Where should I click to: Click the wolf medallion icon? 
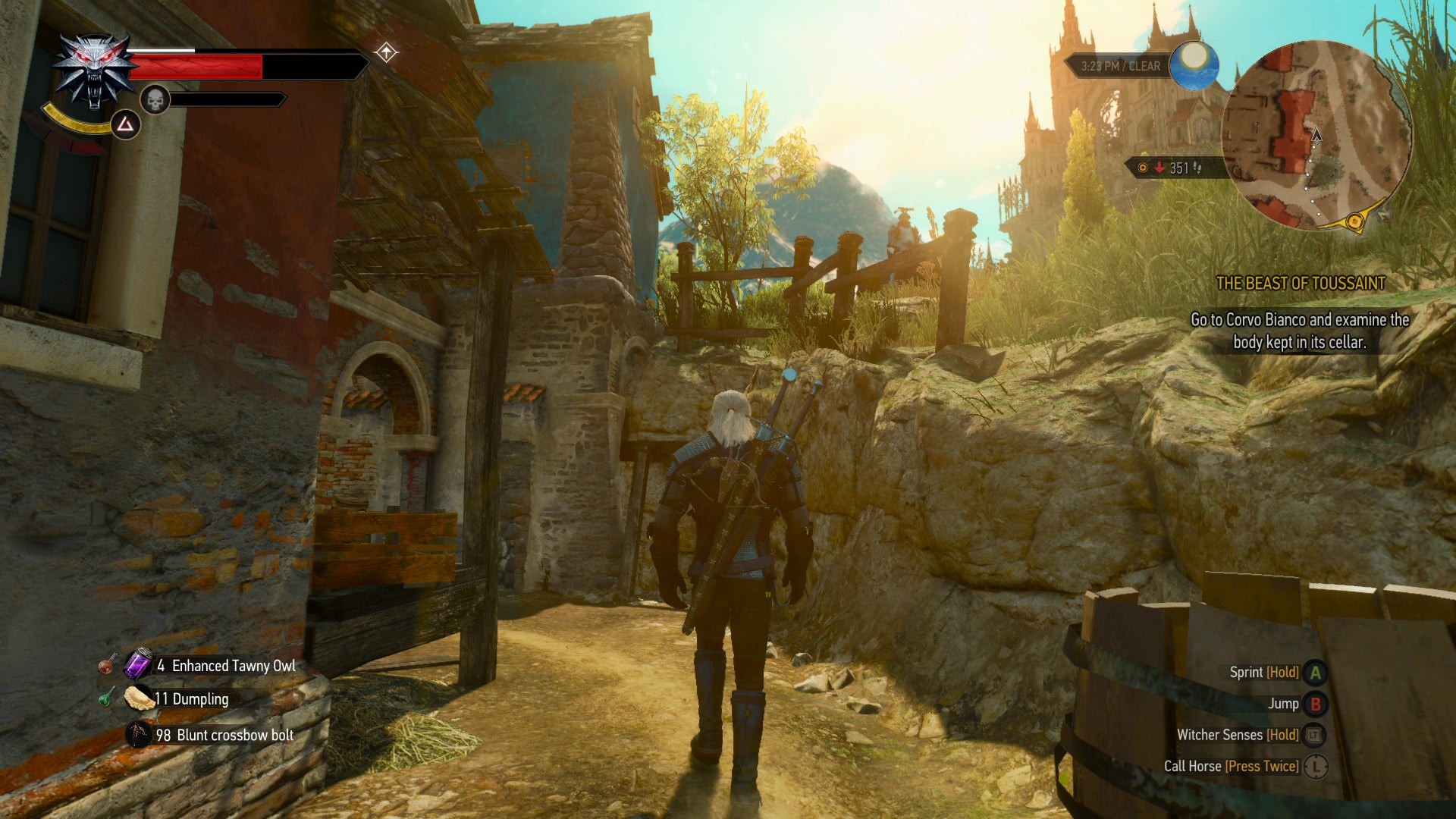(x=94, y=71)
